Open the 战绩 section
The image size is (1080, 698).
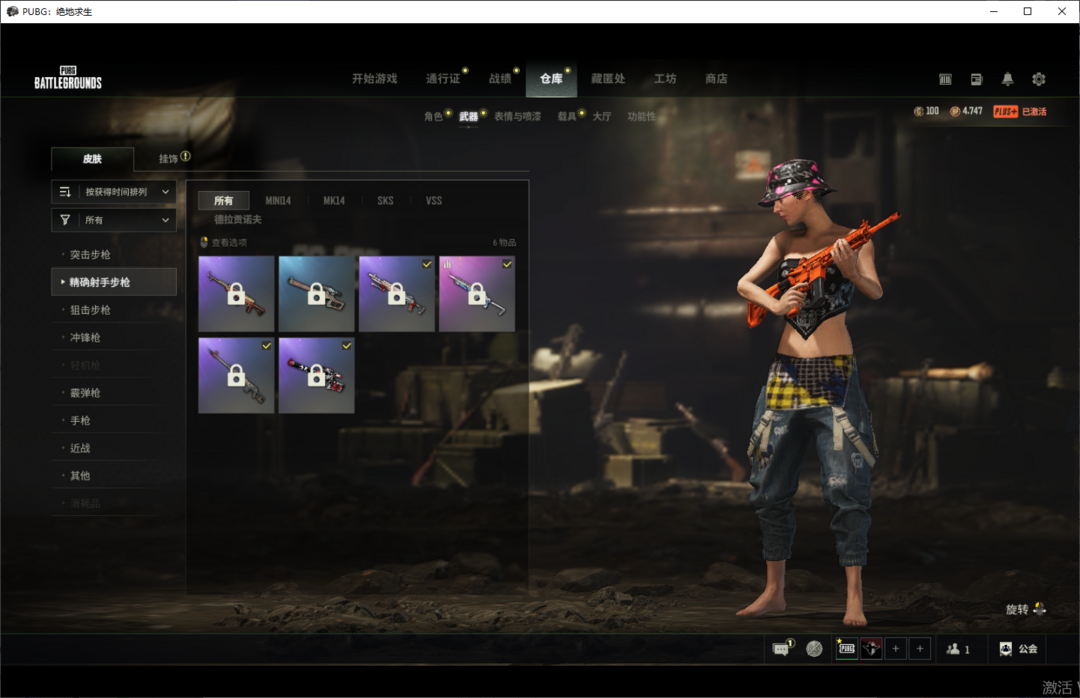tap(500, 79)
